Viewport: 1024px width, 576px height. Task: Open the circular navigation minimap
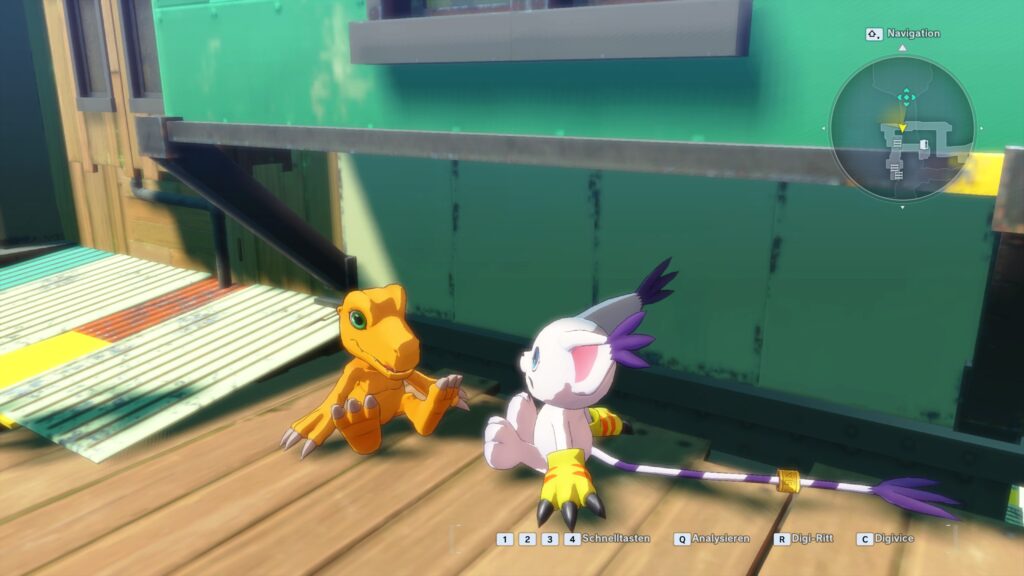click(x=902, y=127)
